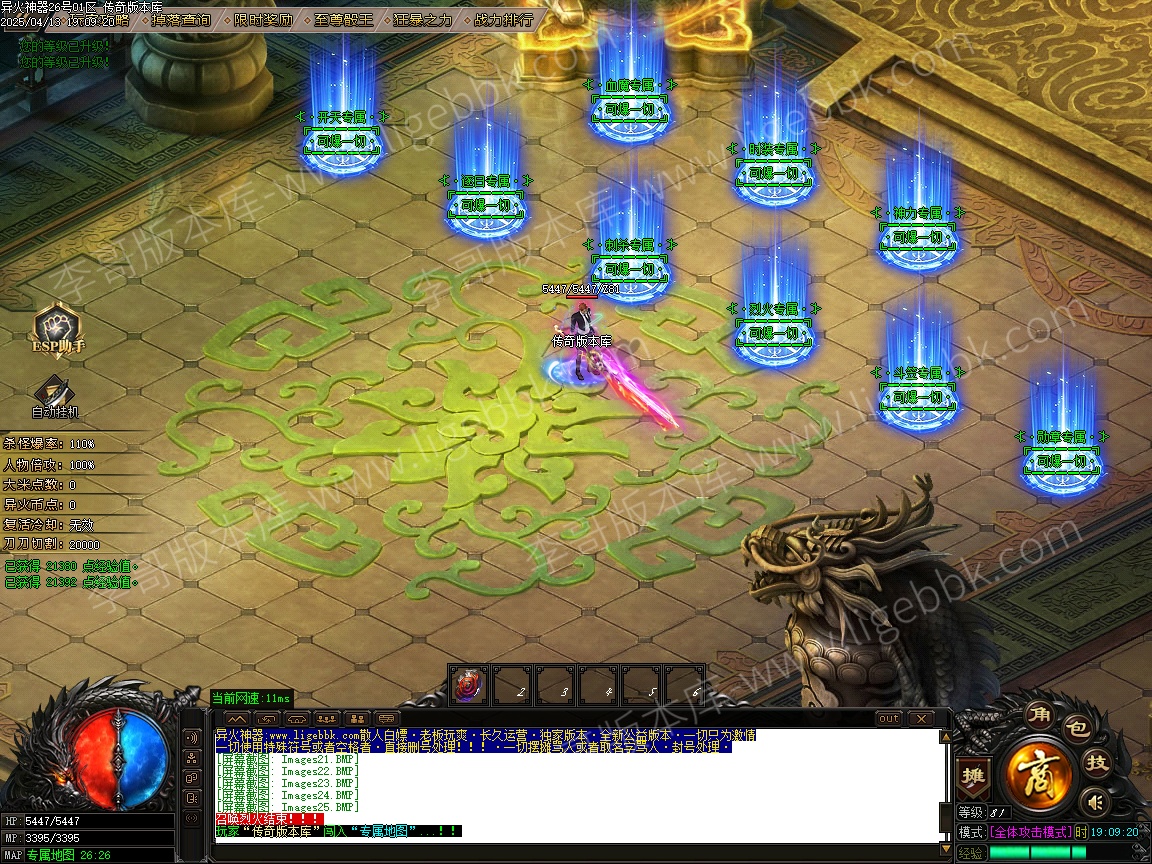The width and height of the screenshot is (1152, 864).
Task: Open the central 商 shop orb
Action: point(1040,772)
